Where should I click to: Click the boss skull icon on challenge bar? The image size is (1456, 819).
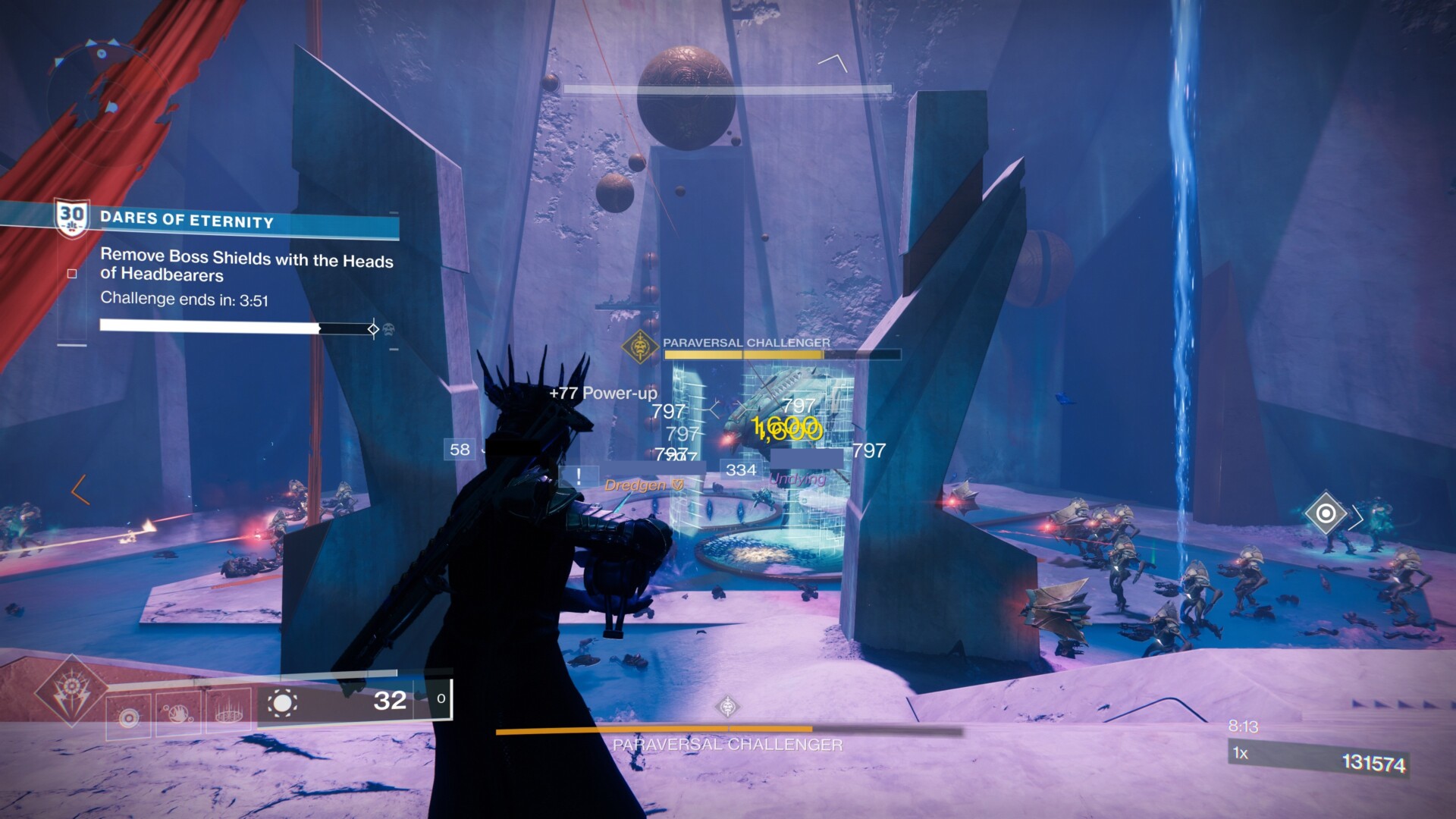pos(388,330)
